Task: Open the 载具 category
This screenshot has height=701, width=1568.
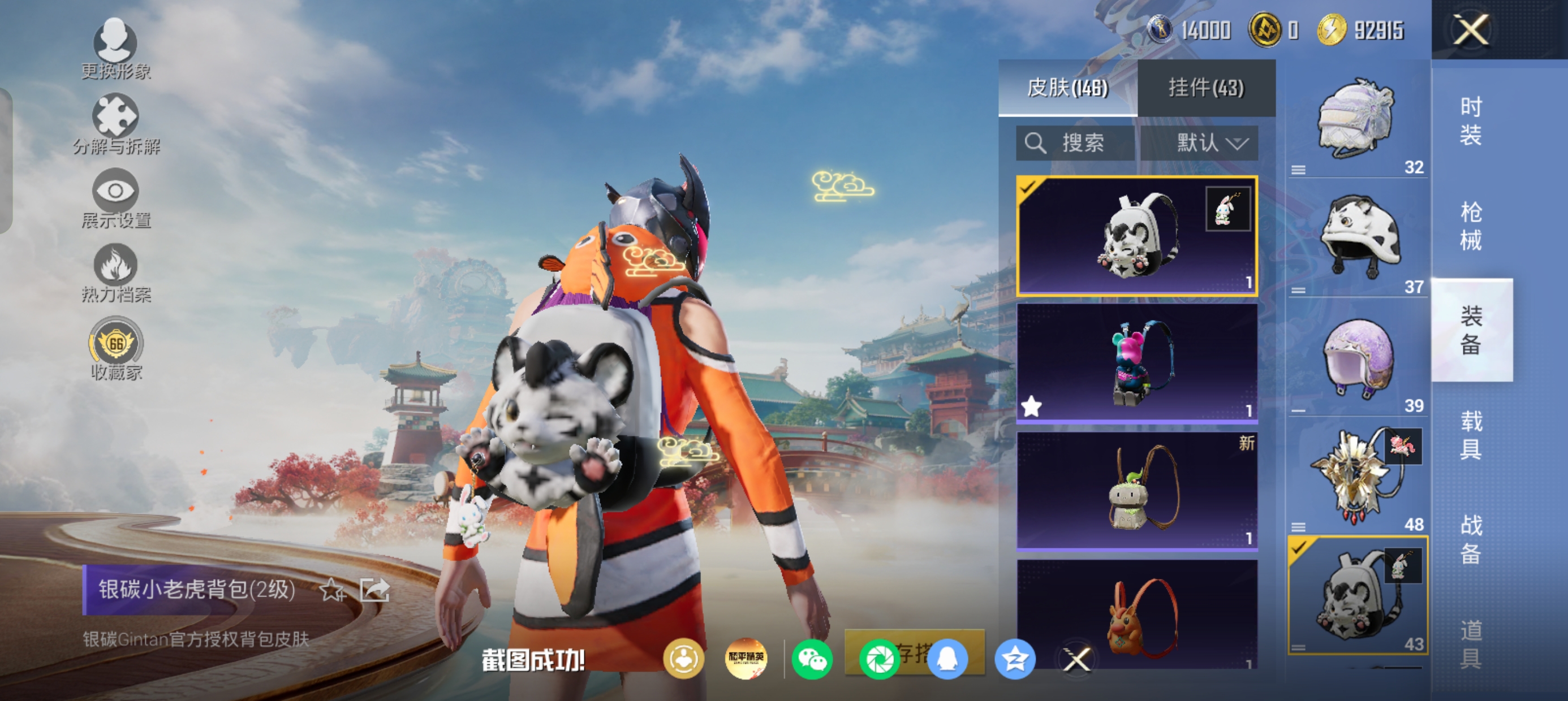Action: pos(1471,435)
